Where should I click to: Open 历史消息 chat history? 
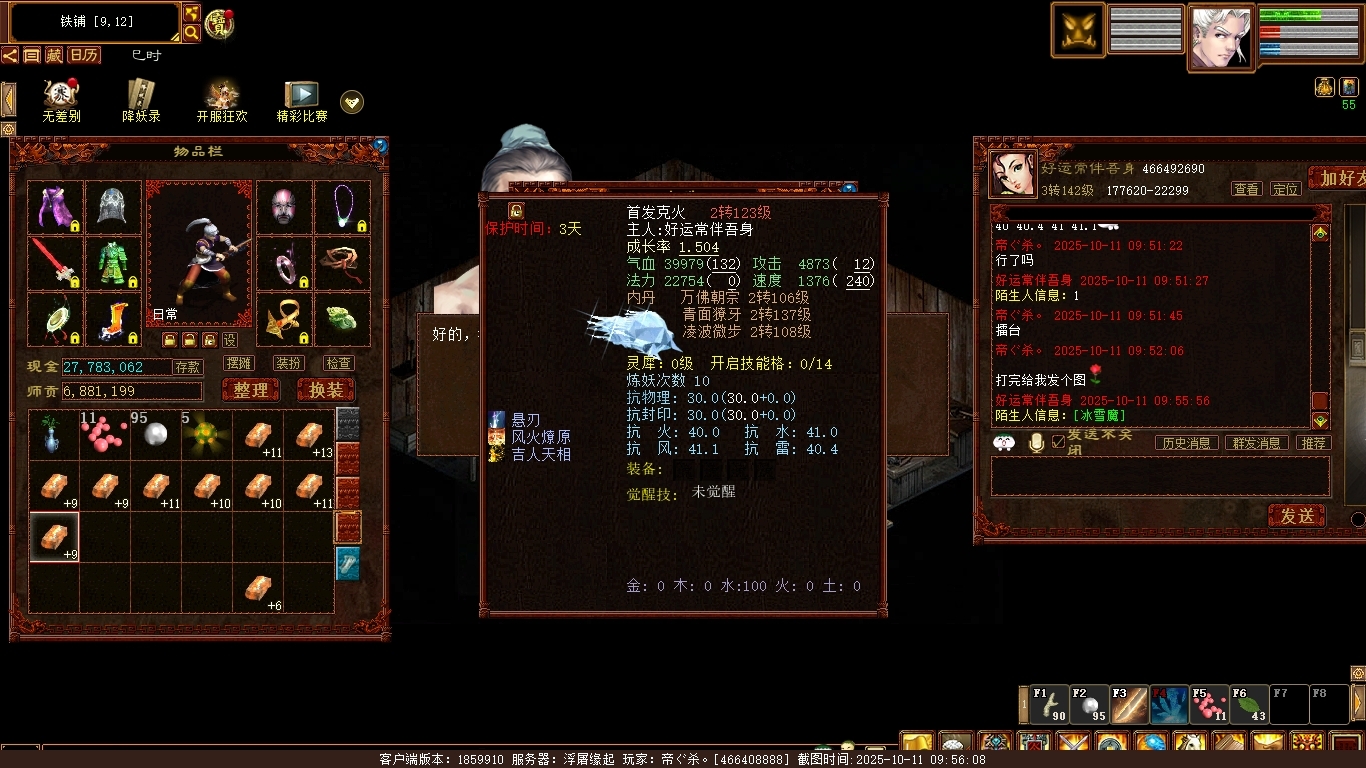[1187, 443]
